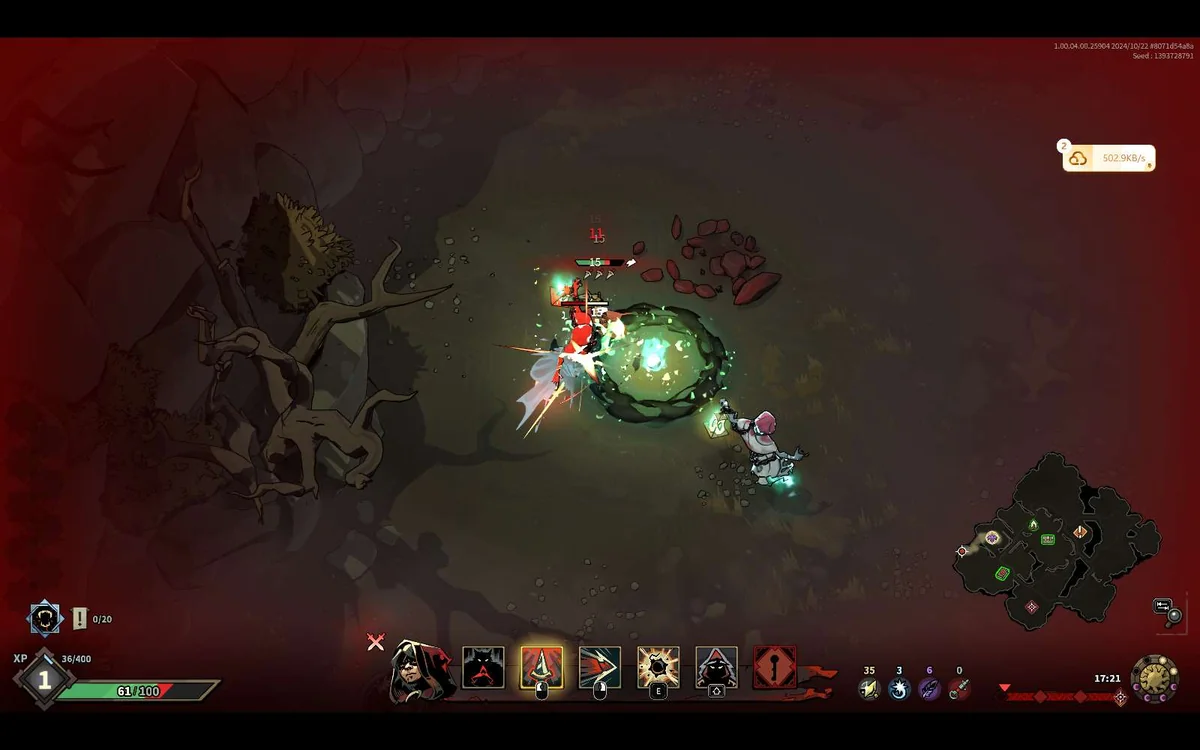Open the exclamation banner quest tracker
The height and width of the screenshot is (750, 1200).
click(80, 619)
